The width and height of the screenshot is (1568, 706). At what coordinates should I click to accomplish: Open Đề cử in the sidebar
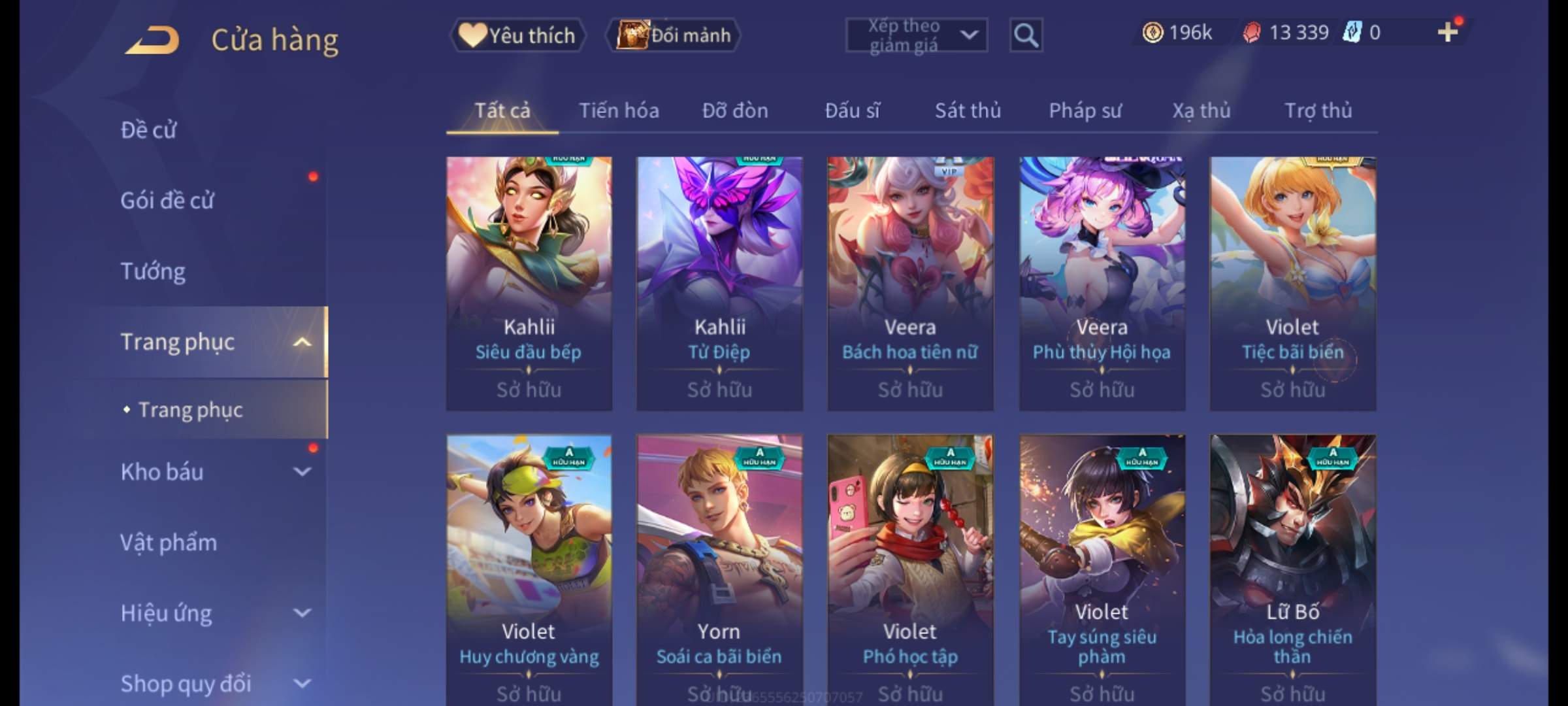149,130
